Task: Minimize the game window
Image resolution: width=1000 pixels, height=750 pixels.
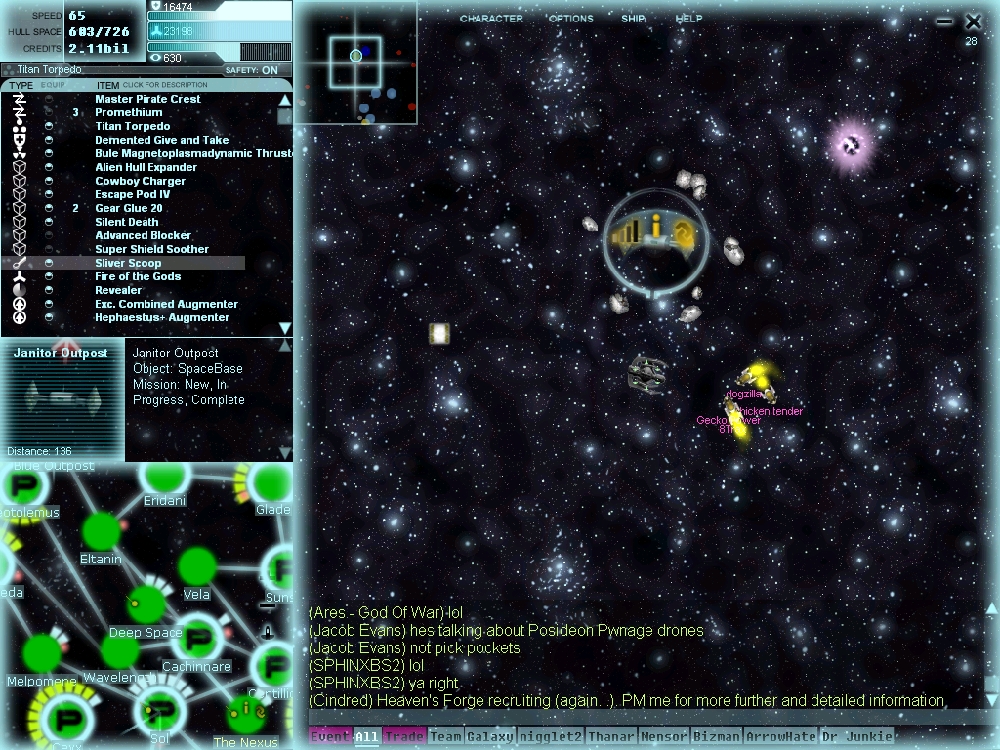Action: [x=944, y=21]
